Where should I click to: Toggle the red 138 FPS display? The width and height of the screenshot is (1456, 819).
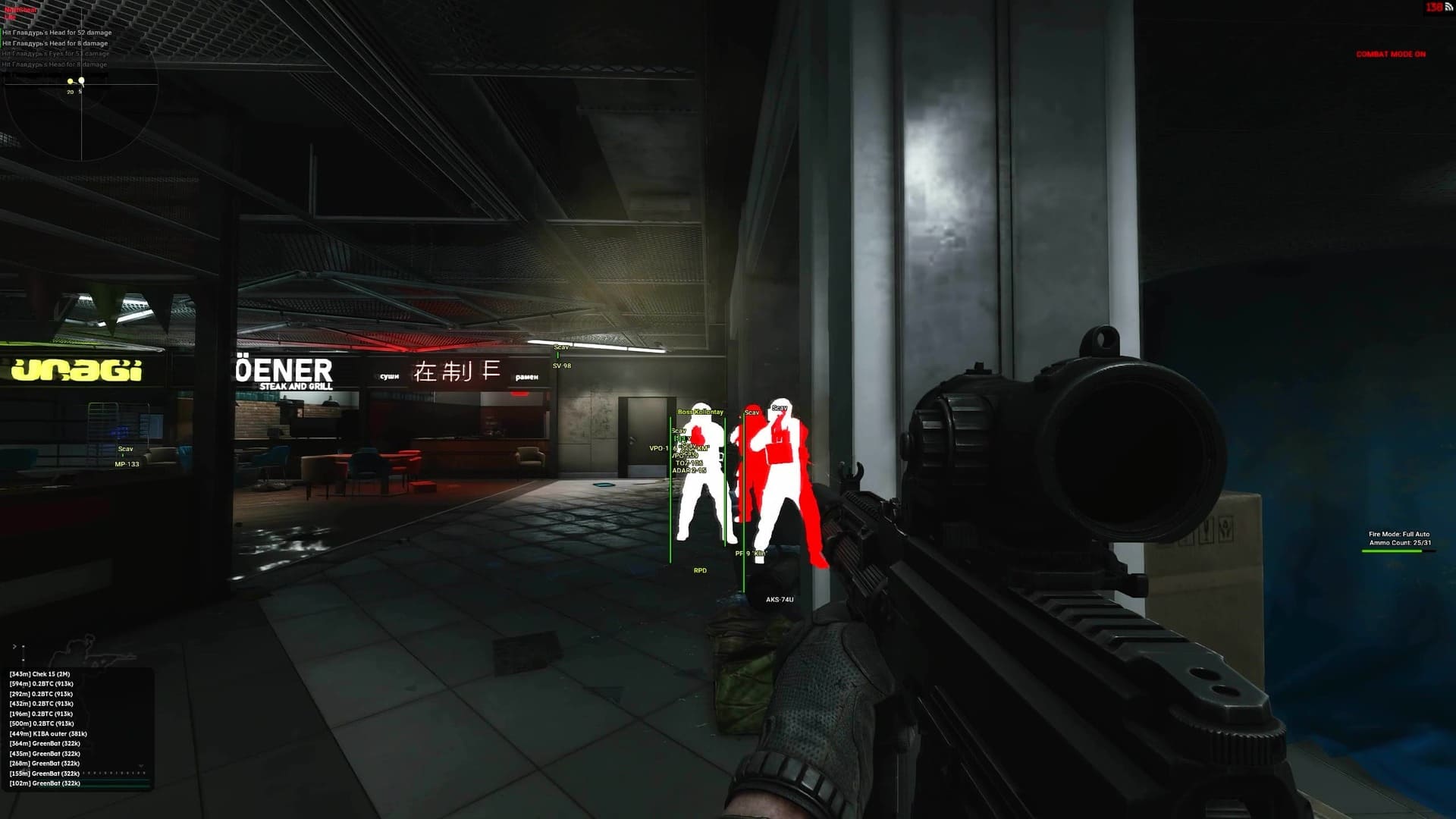point(1435,7)
